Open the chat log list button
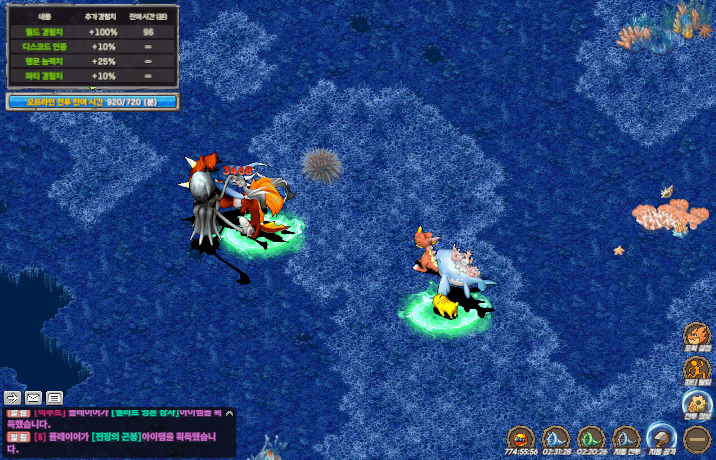The height and width of the screenshot is (460, 716). [54, 397]
